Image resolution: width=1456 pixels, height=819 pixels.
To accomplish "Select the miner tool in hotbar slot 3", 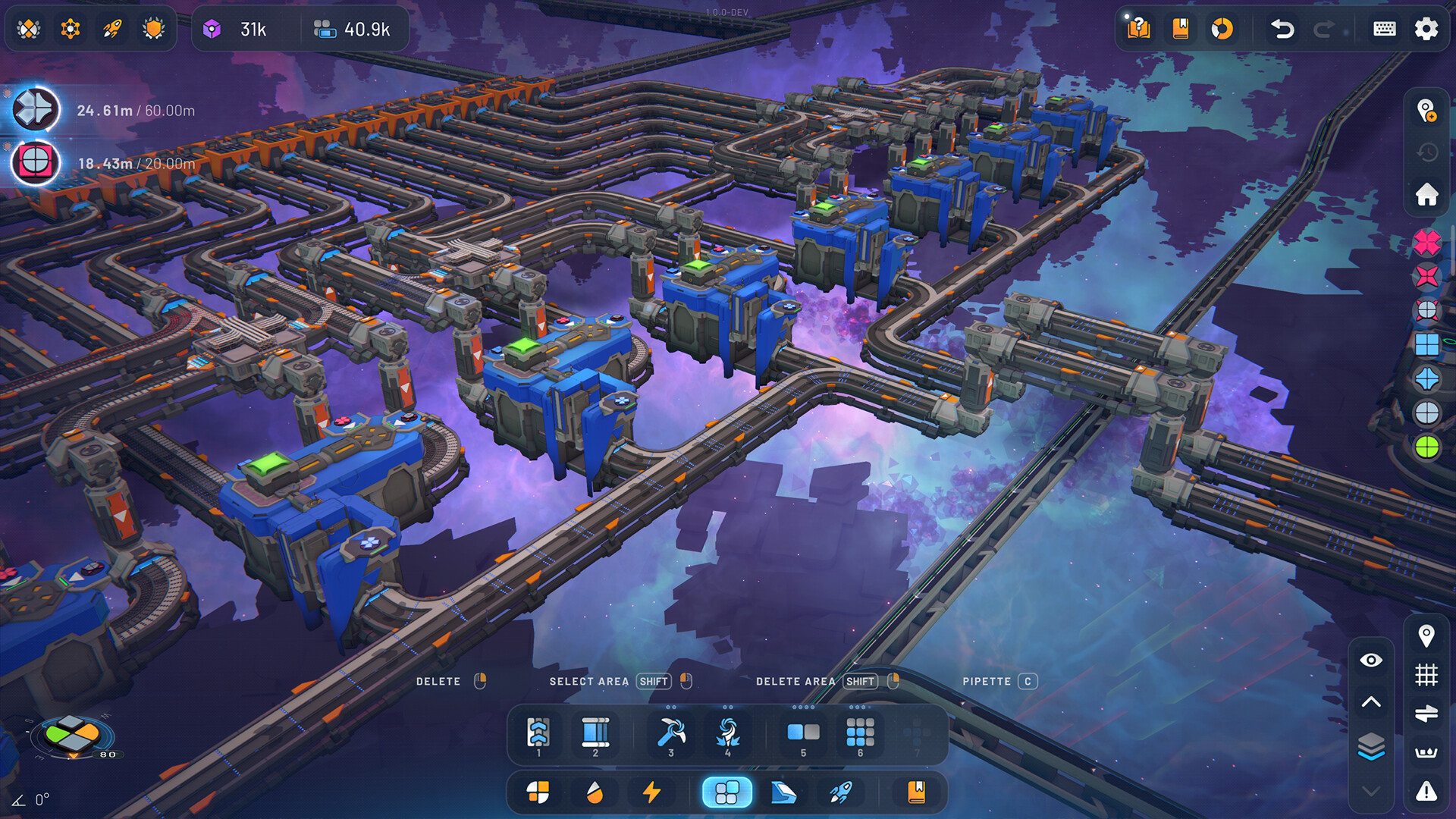I will (x=670, y=732).
